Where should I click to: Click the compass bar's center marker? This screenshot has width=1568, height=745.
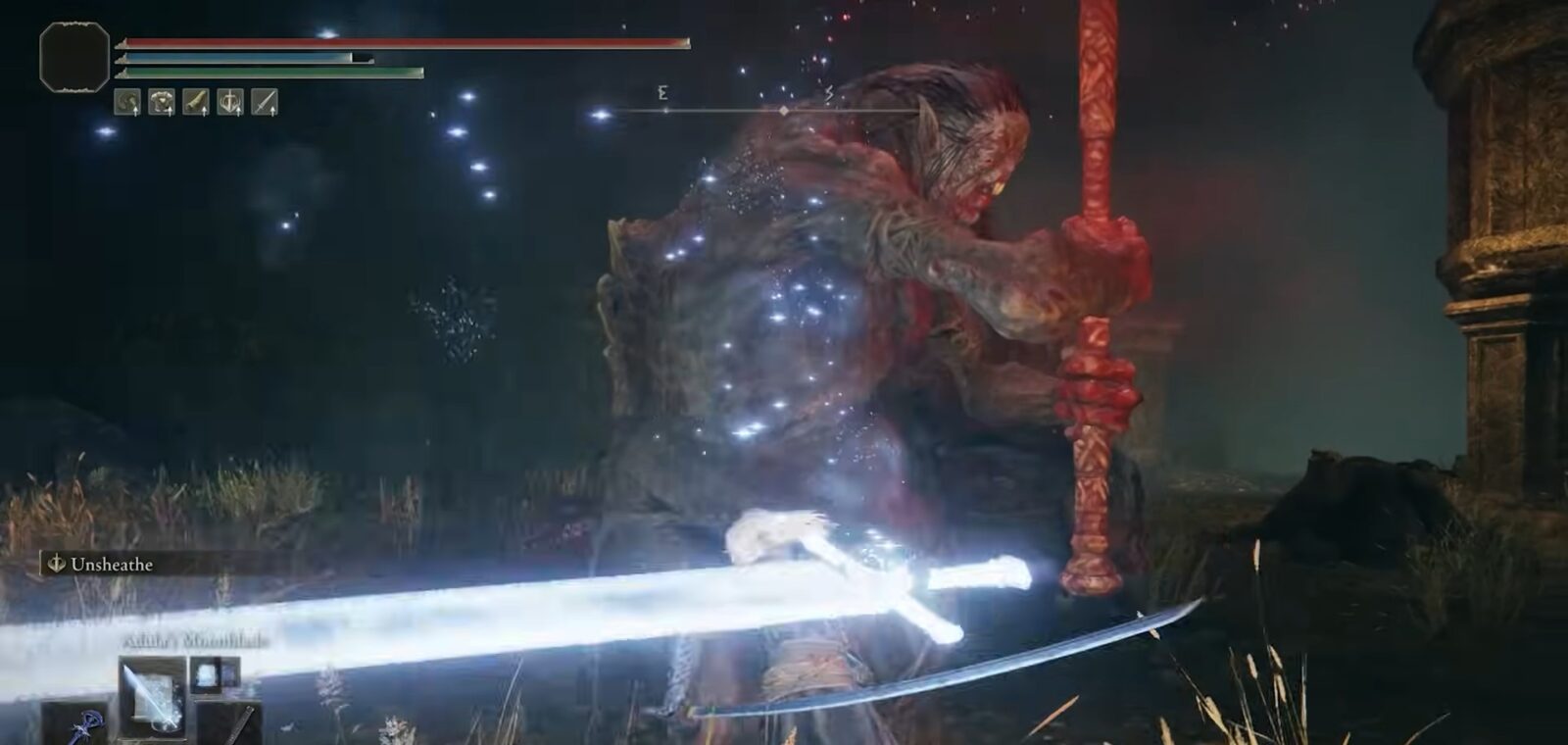[783, 111]
